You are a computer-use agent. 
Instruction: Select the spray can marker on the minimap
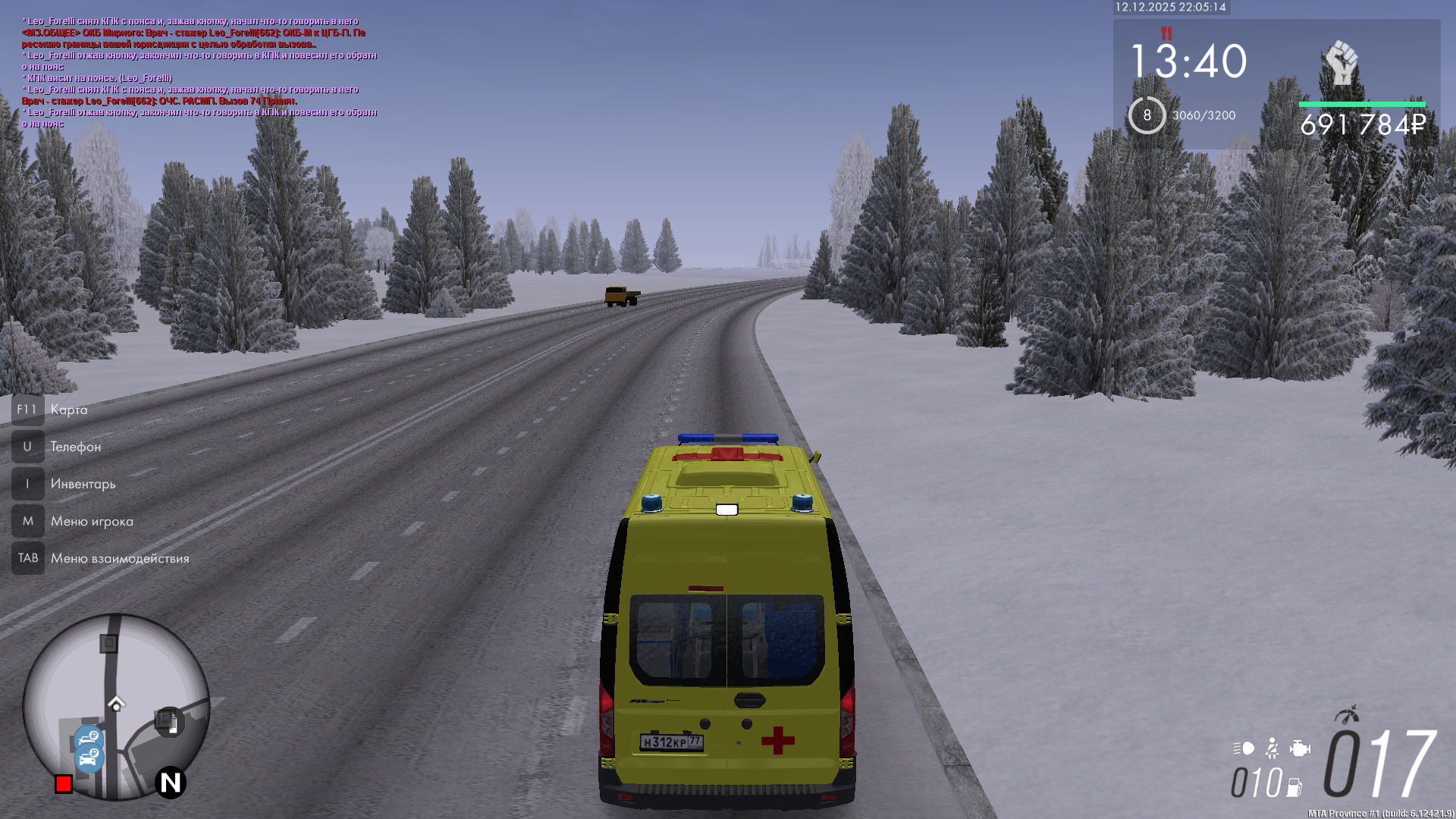point(169,721)
